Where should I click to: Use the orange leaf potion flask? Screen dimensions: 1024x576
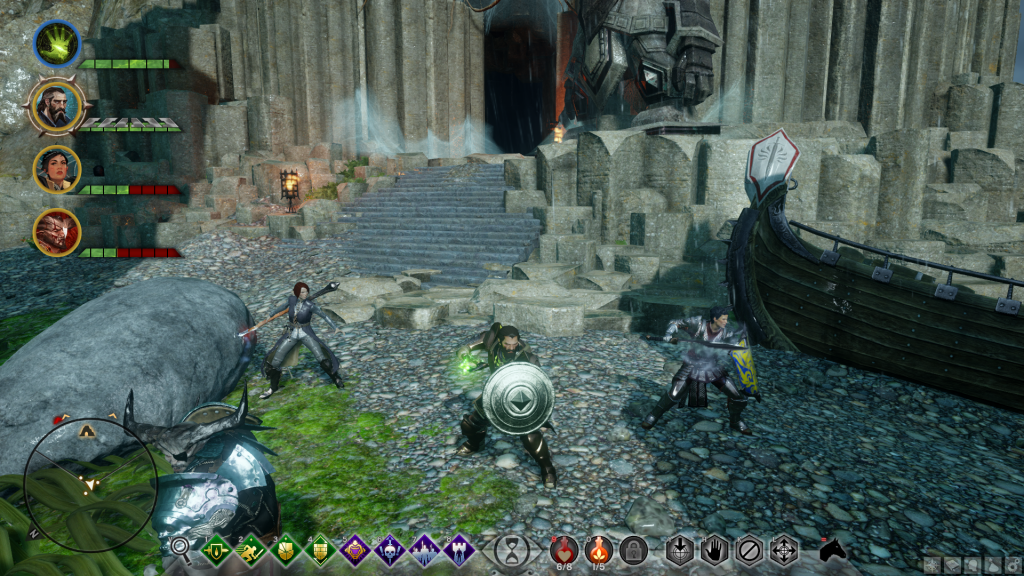click(598, 548)
